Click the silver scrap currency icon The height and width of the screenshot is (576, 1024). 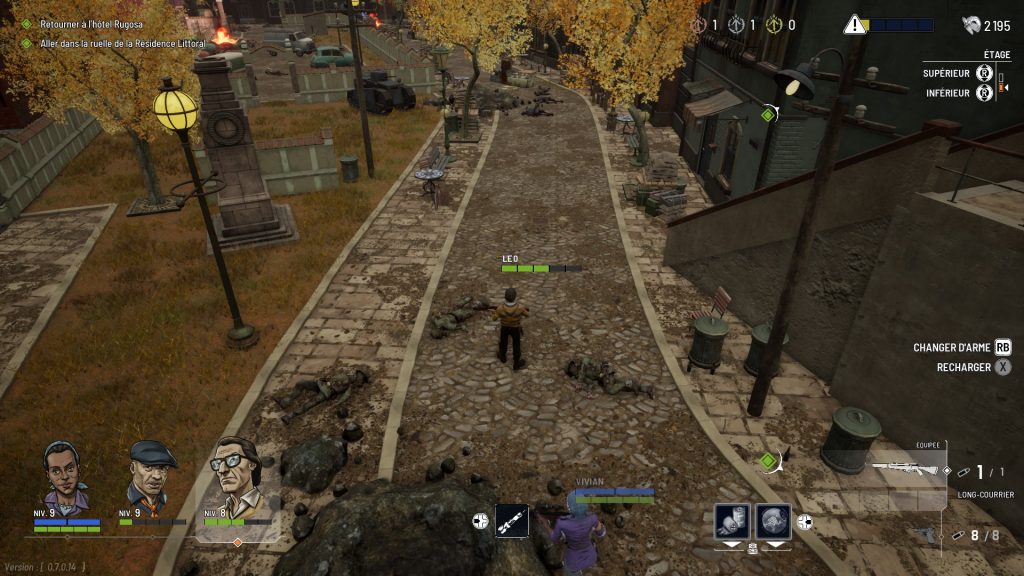click(971, 25)
